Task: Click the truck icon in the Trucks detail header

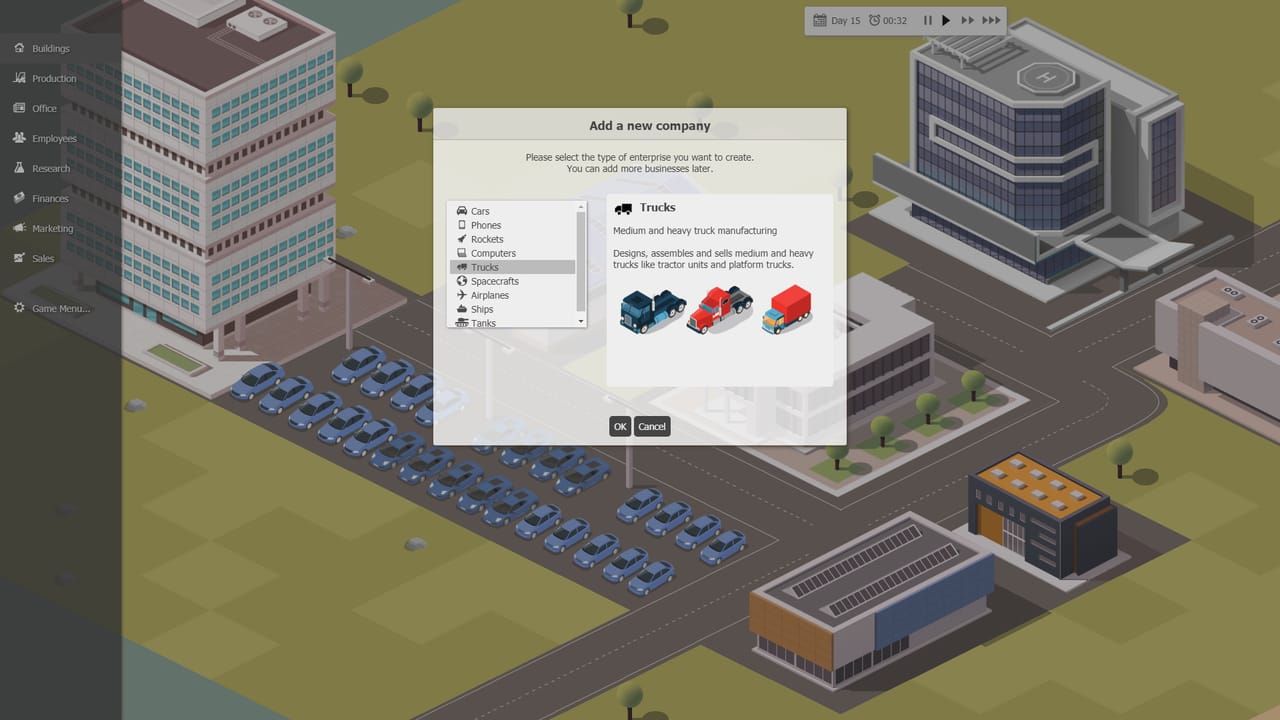Action: click(625, 208)
